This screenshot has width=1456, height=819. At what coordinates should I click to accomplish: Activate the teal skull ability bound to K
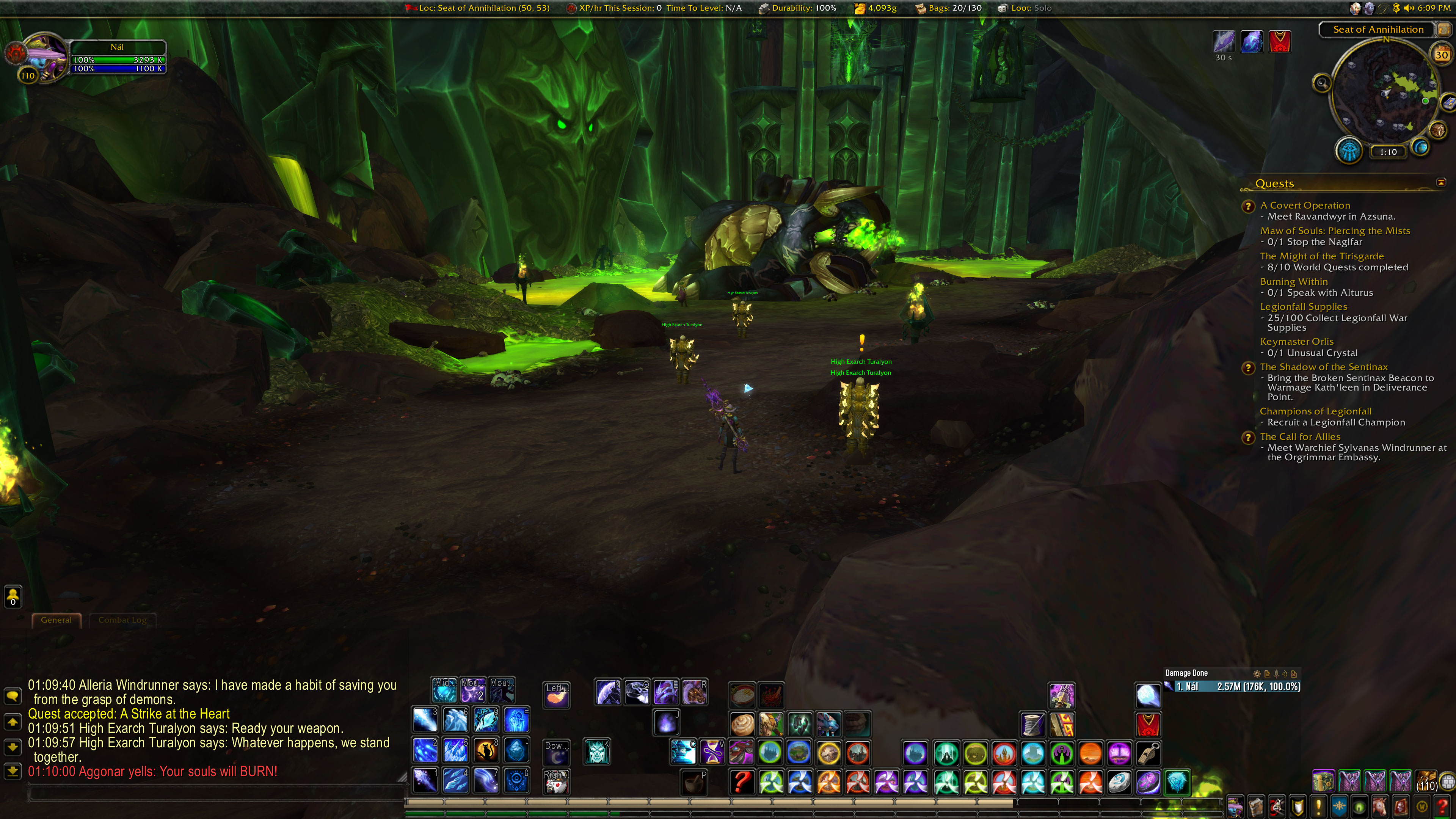597,752
